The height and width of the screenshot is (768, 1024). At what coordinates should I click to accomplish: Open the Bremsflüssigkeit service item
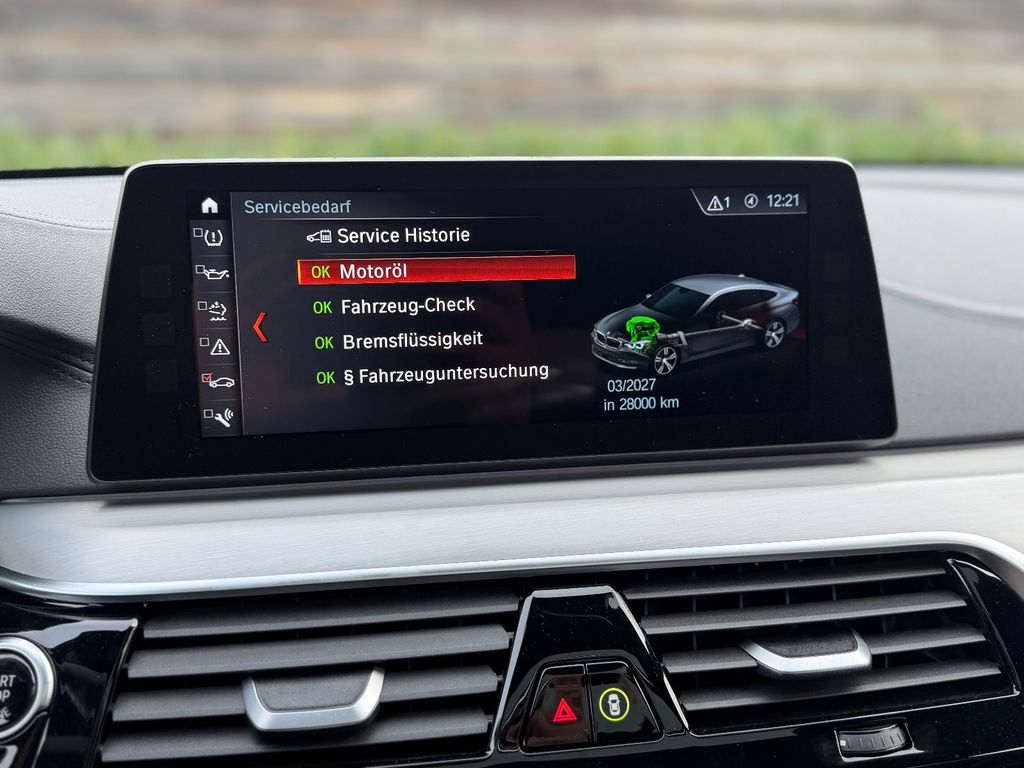[412, 341]
